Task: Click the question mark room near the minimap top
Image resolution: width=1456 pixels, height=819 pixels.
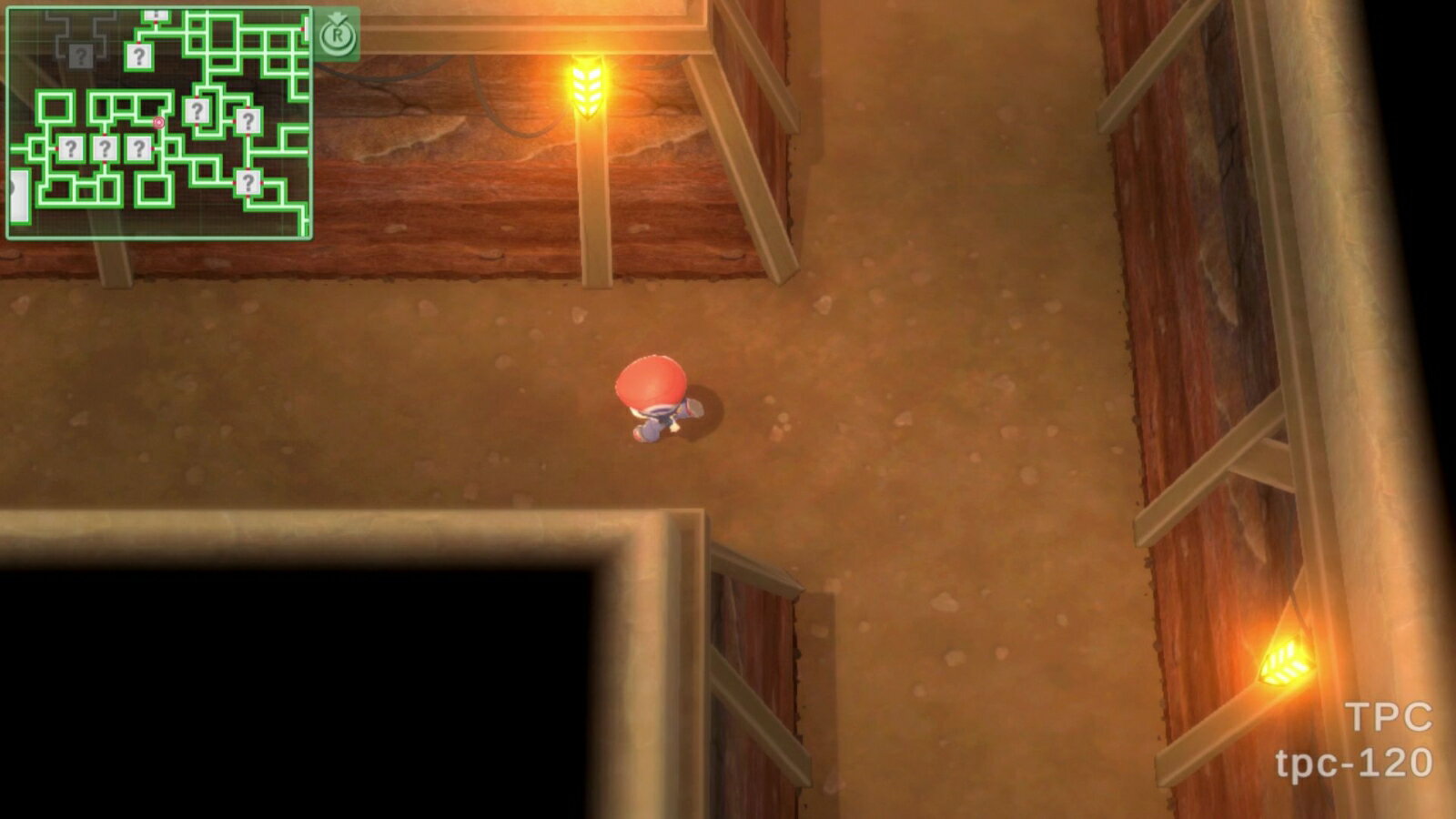Action: coord(138,56)
